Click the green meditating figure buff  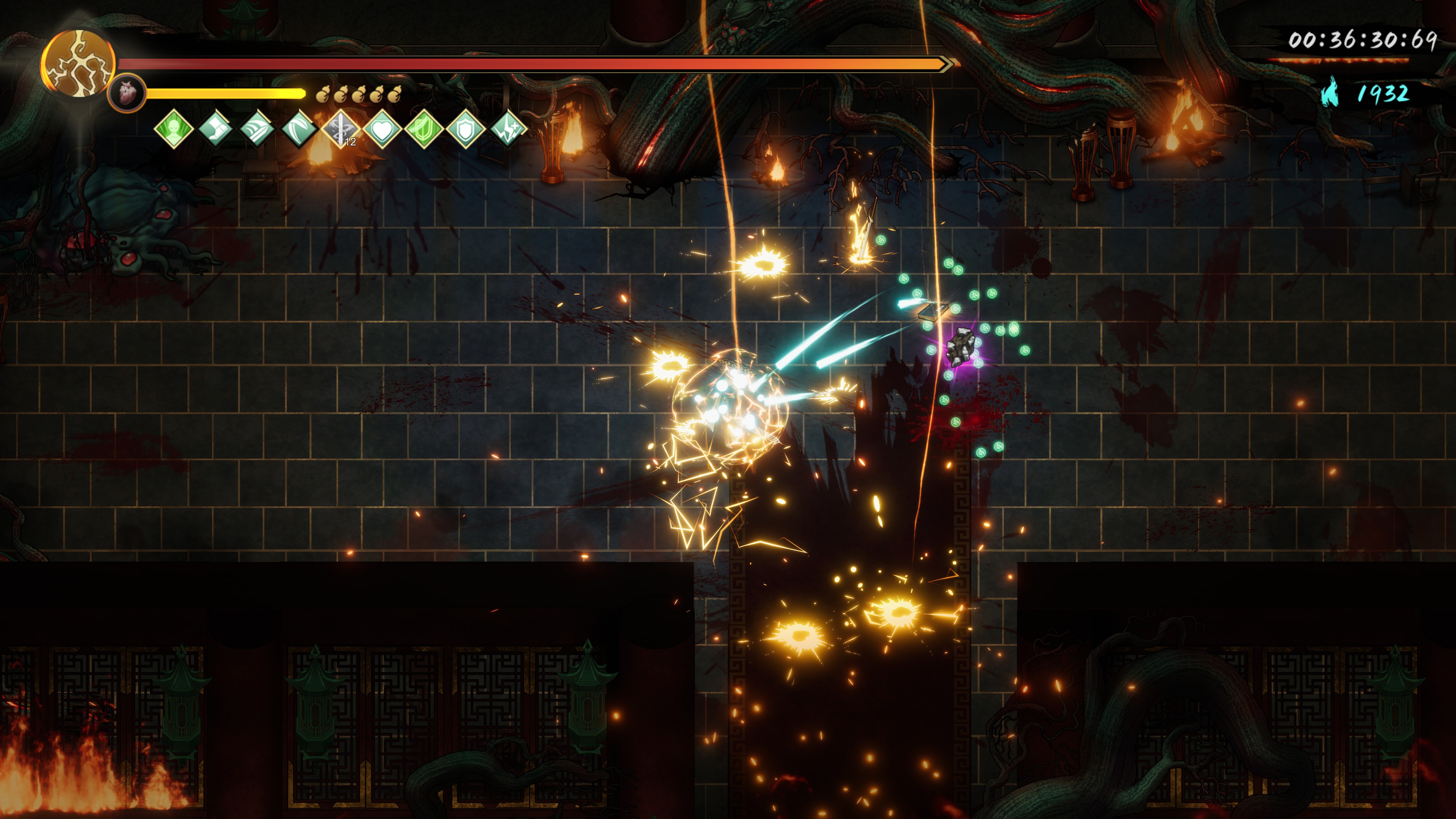pos(174,129)
